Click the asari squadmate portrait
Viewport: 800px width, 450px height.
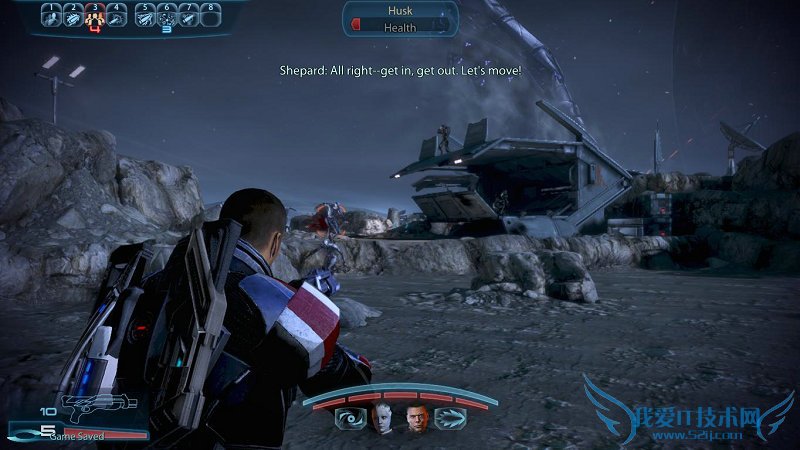(381, 418)
